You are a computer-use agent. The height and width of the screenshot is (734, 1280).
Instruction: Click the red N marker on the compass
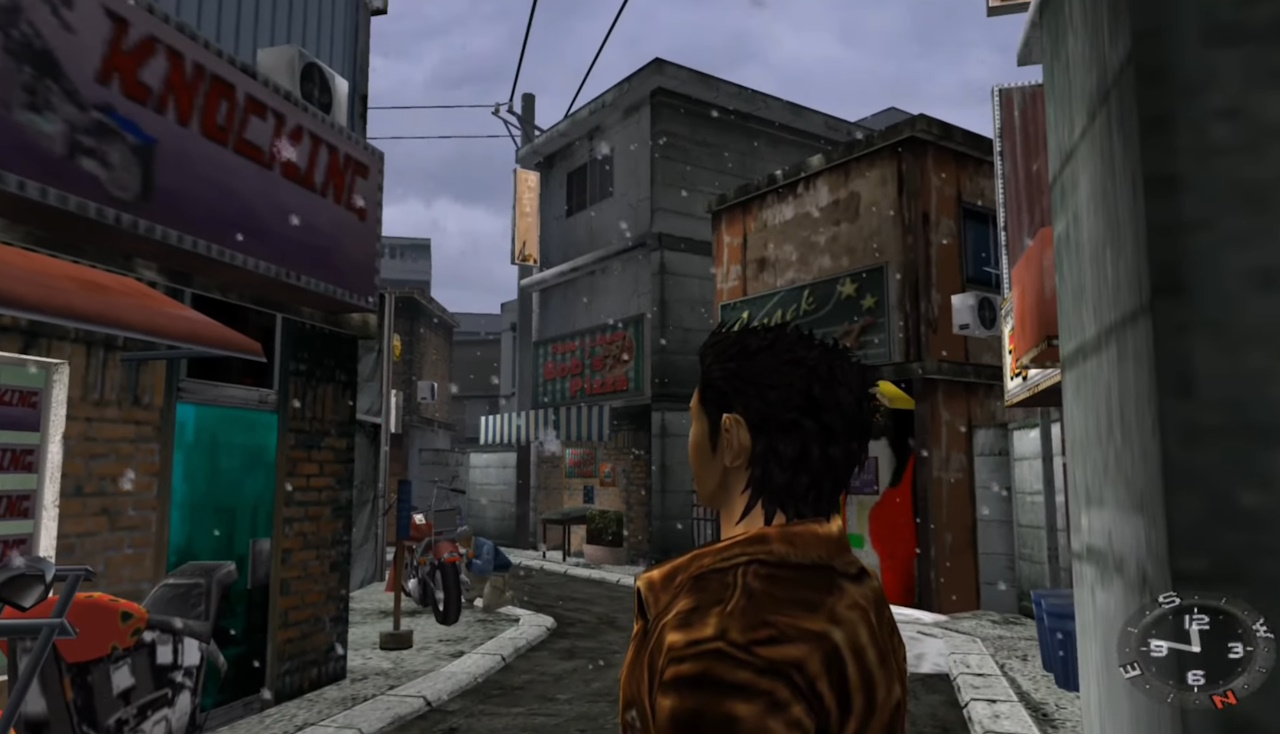(x=1225, y=698)
